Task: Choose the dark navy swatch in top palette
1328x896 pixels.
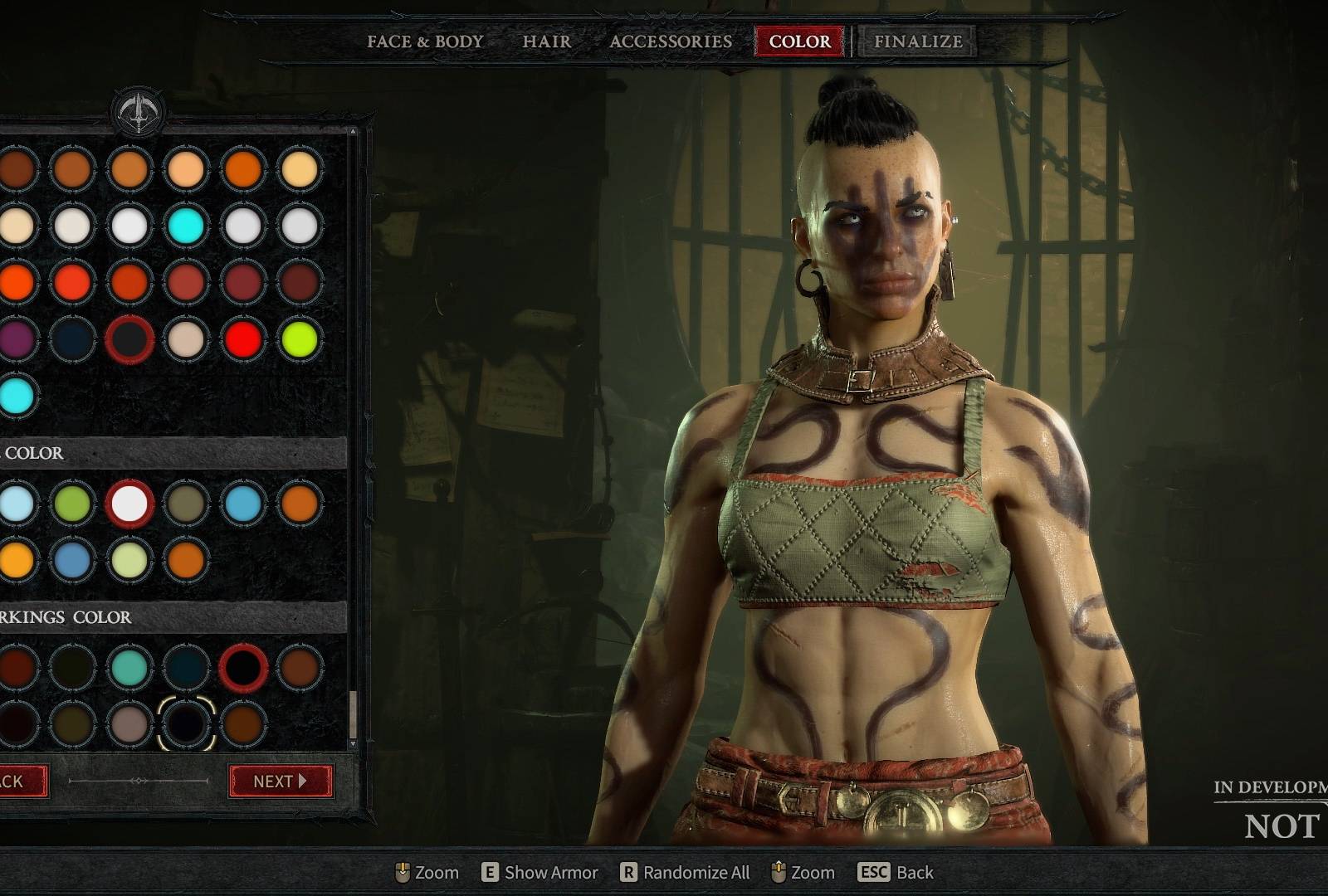Action: [x=73, y=339]
